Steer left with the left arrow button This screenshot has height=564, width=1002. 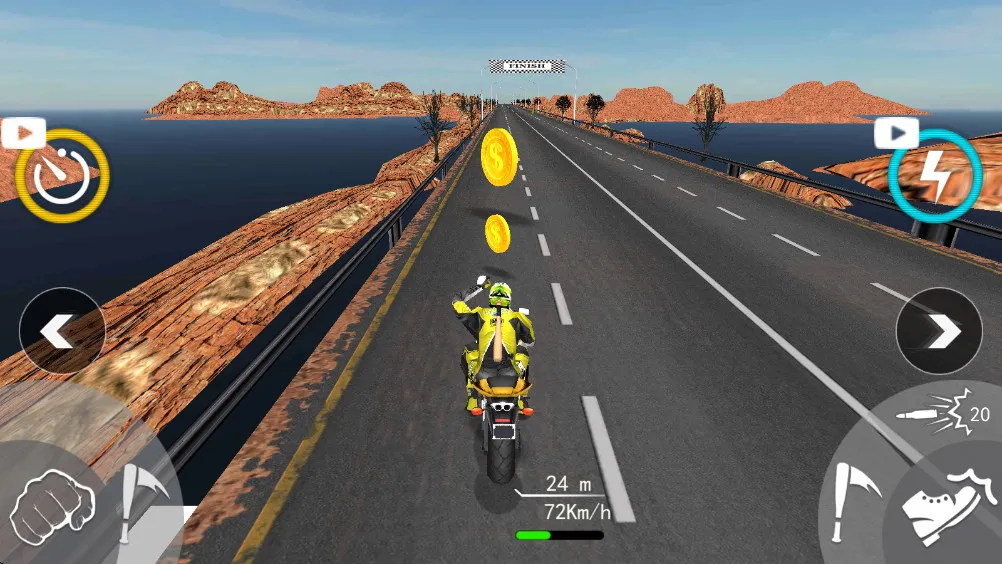62,331
